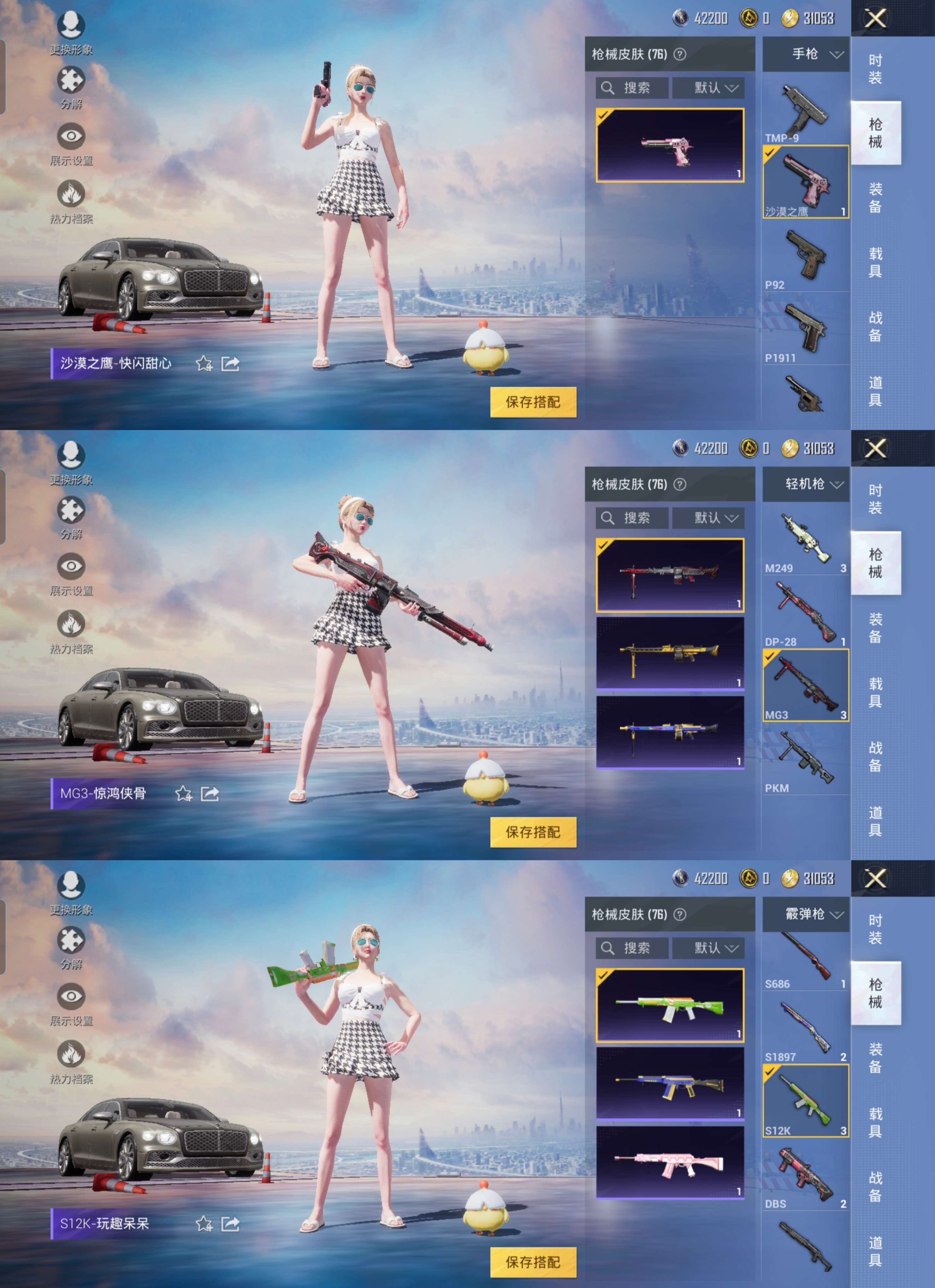
Task: Choose the 沙漠之鹰 pistol entry
Action: pyautogui.click(x=806, y=182)
